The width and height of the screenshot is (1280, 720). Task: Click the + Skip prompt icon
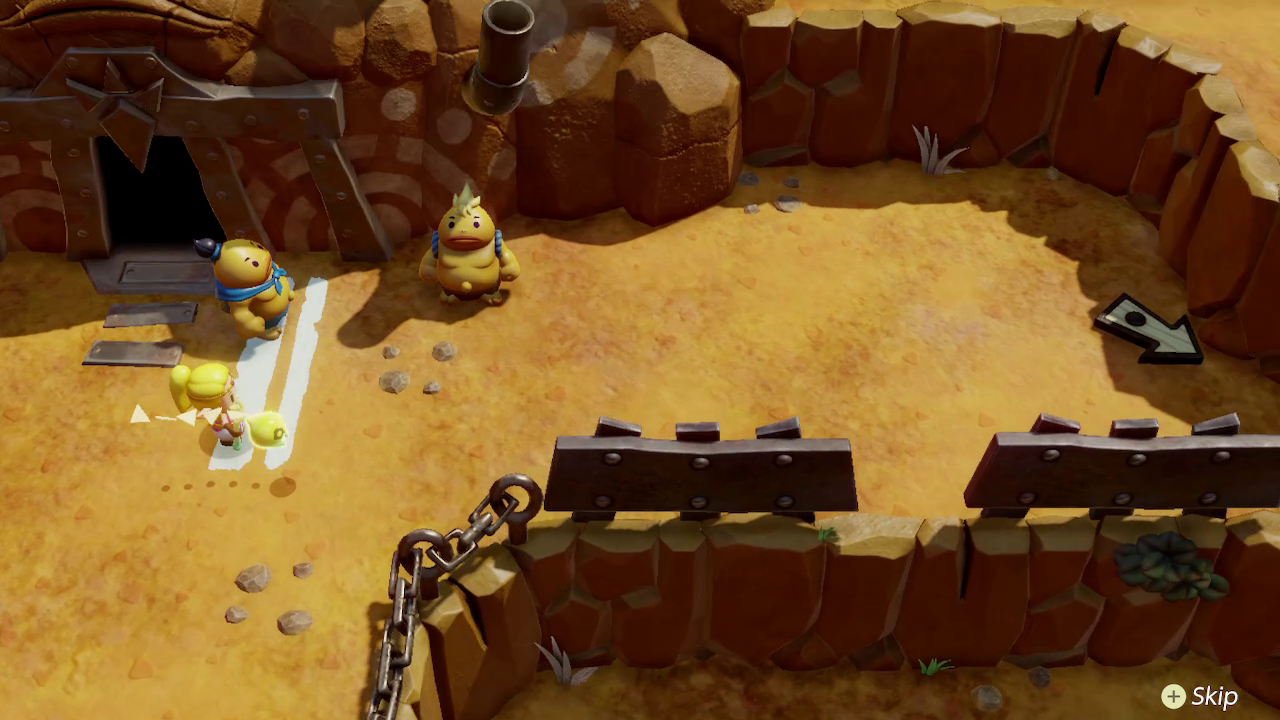tap(1171, 695)
